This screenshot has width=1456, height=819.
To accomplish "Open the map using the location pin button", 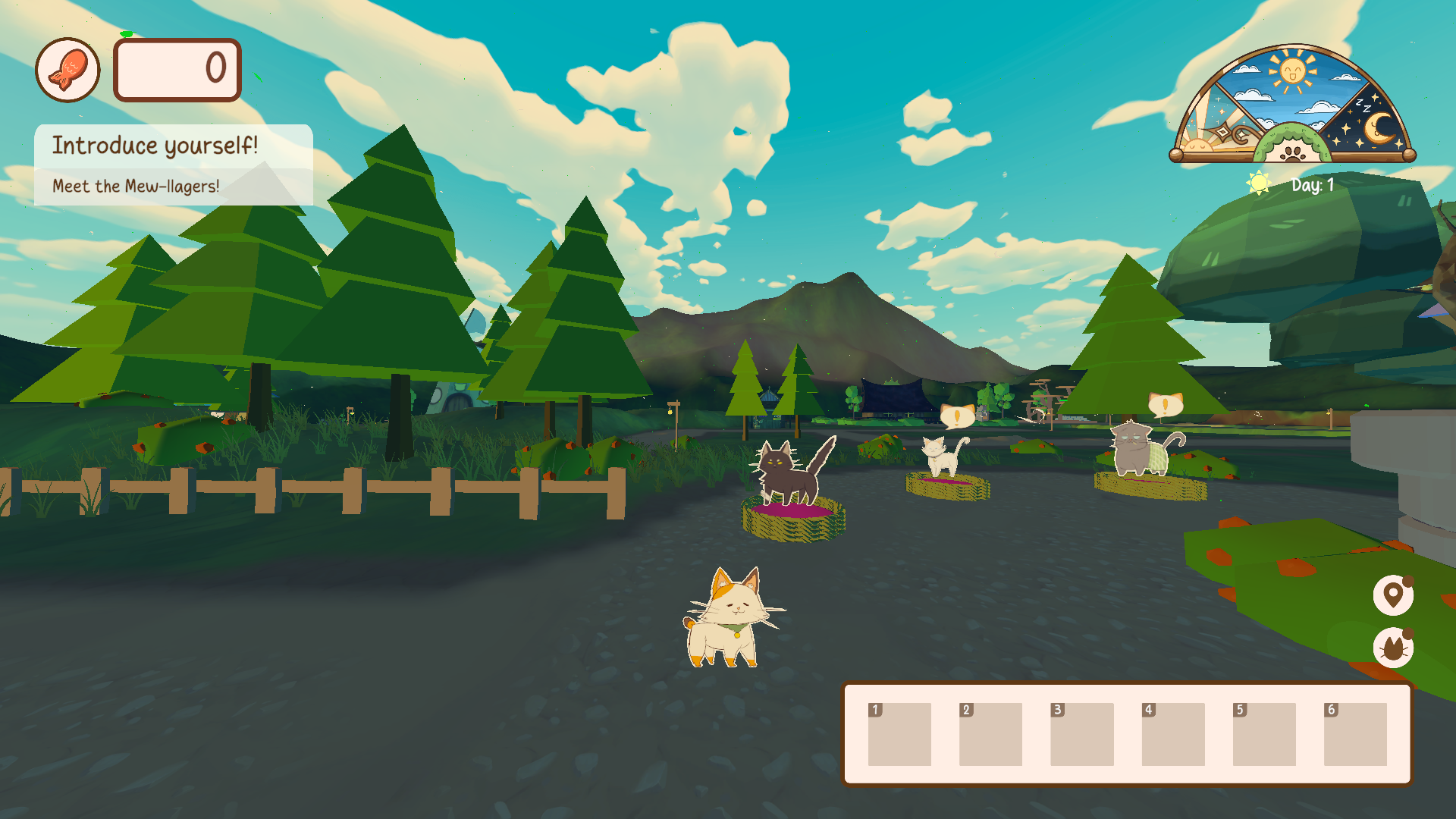I will (x=1394, y=596).
